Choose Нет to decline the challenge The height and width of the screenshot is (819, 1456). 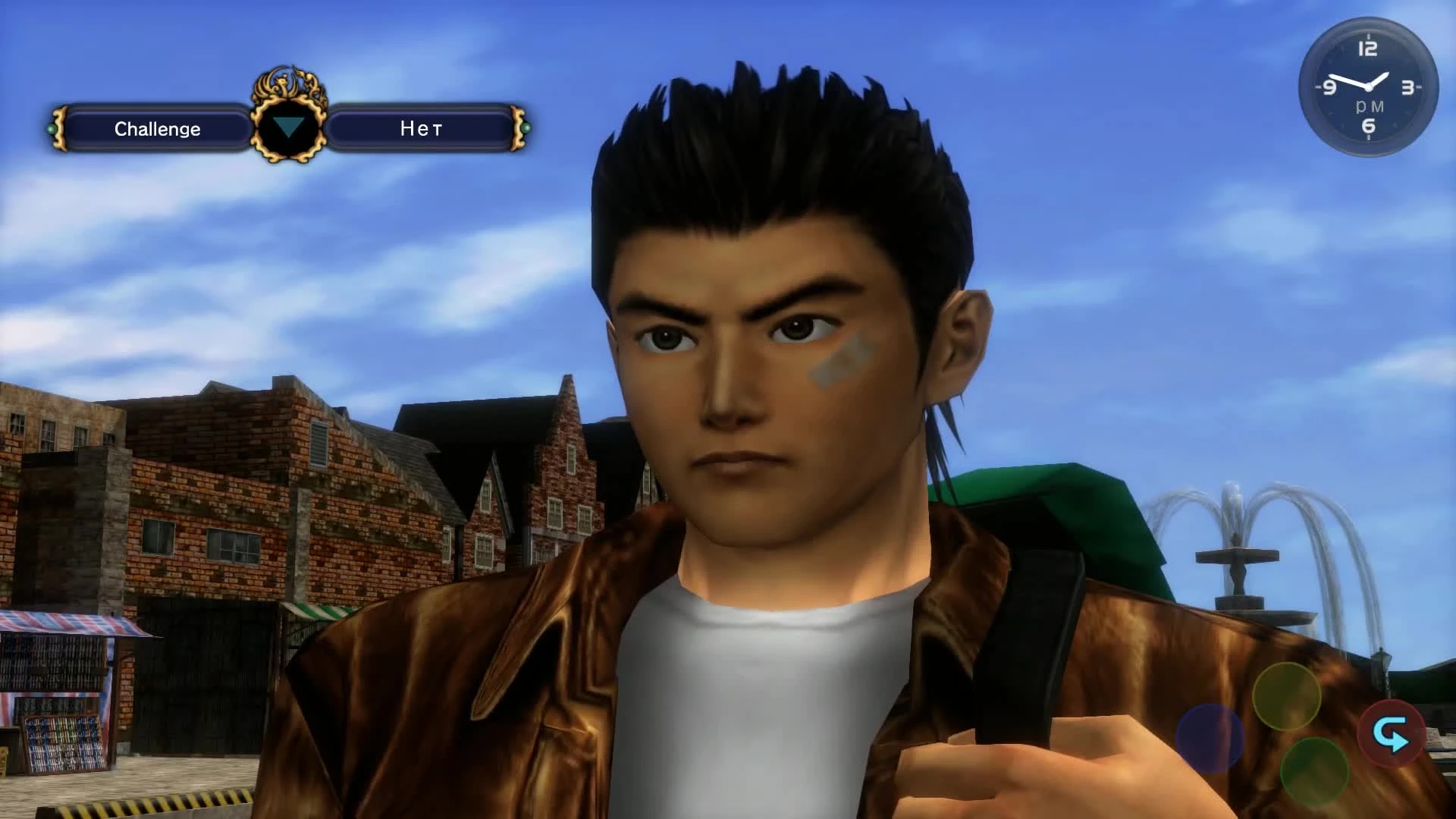click(422, 129)
